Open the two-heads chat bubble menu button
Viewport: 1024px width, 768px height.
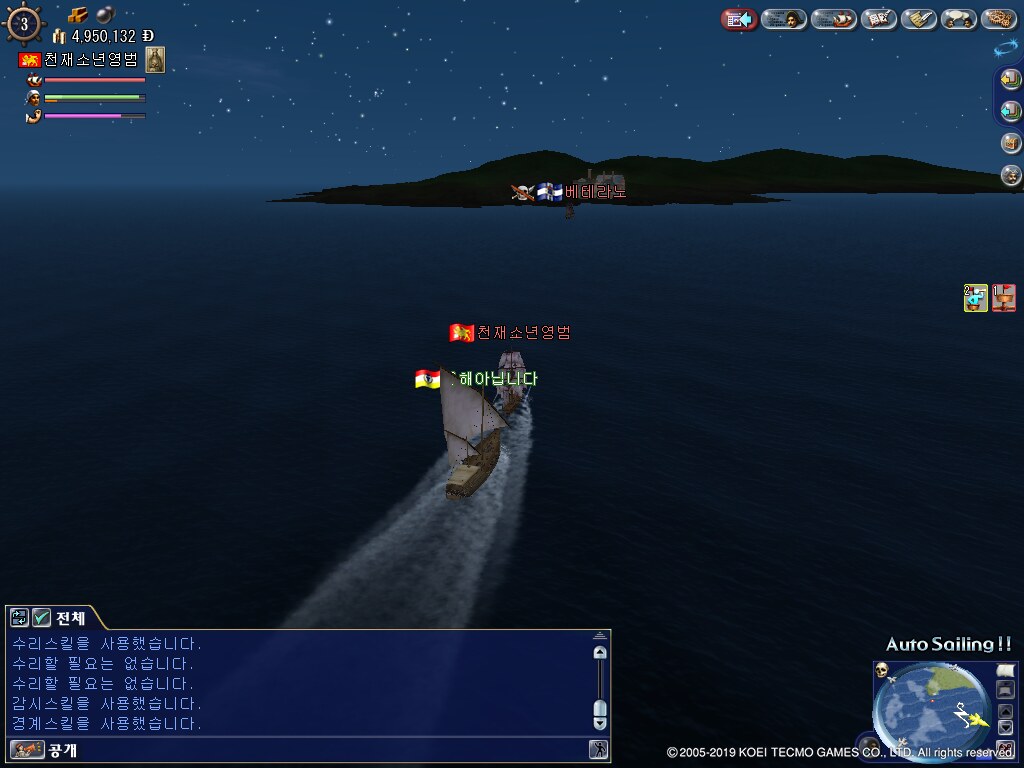pos(959,19)
